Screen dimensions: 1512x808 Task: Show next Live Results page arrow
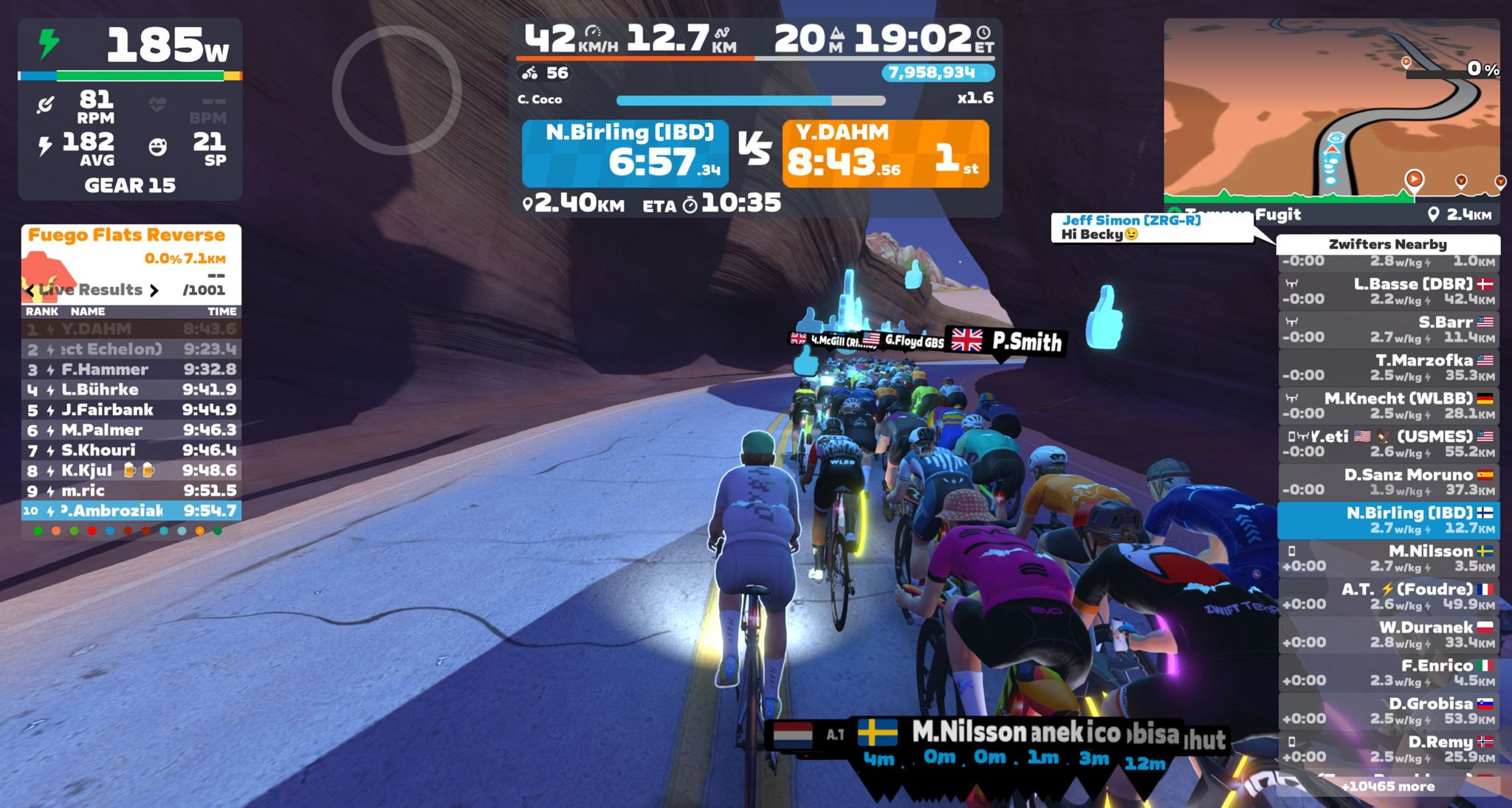point(154,290)
